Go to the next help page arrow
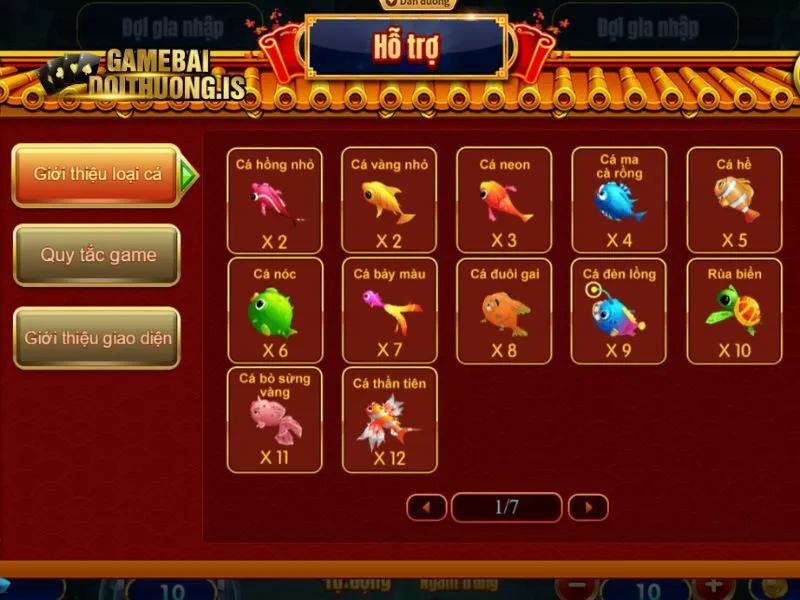 click(588, 507)
